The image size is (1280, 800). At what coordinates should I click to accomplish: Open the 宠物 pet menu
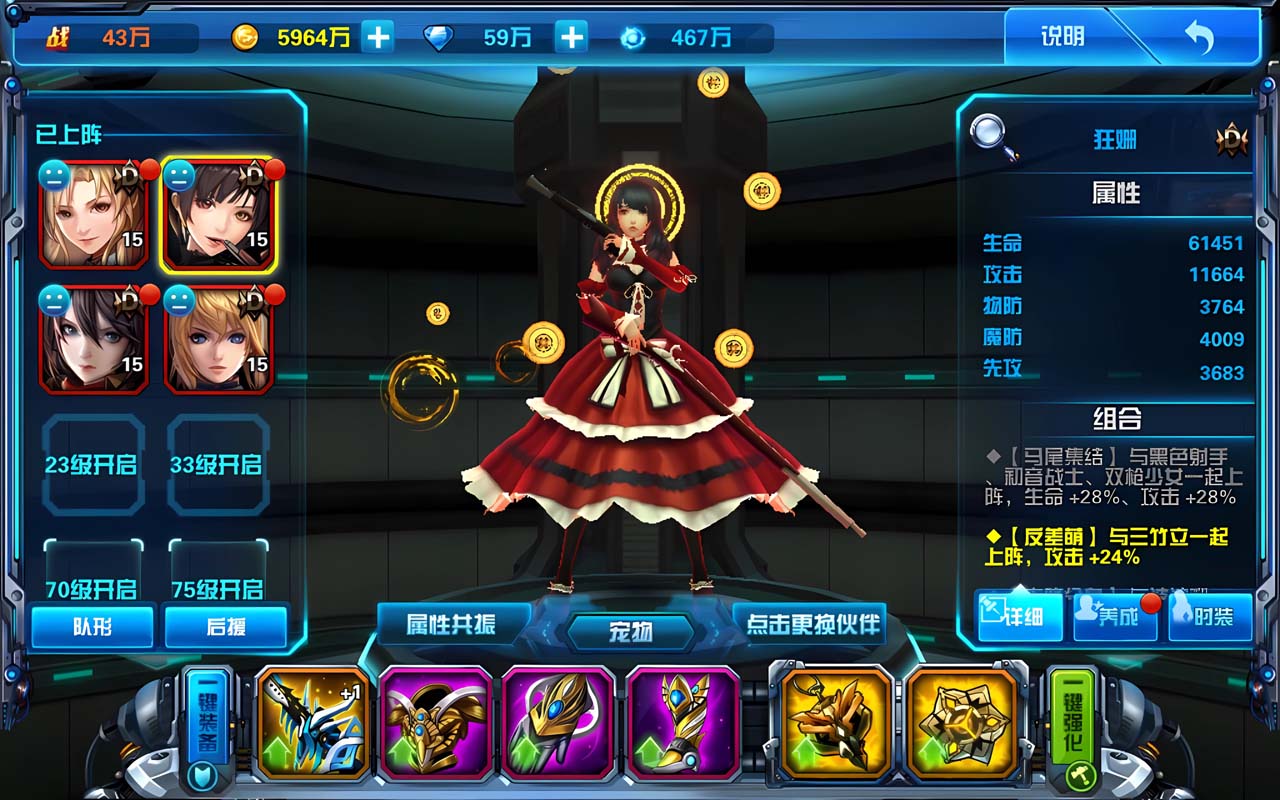coord(631,632)
